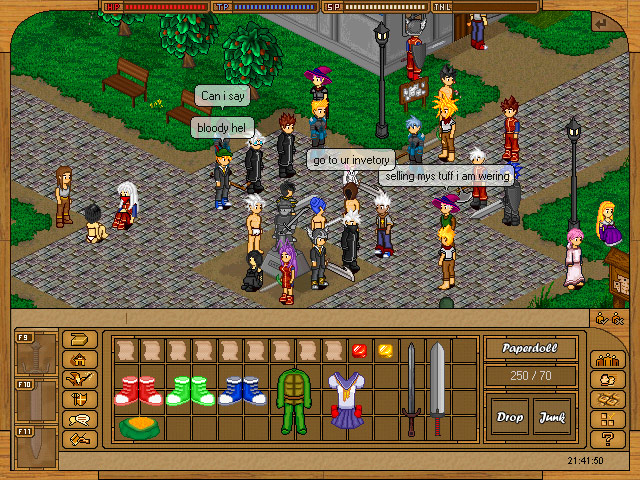
Task: Open the inventory chest panel button
Action: [80, 340]
